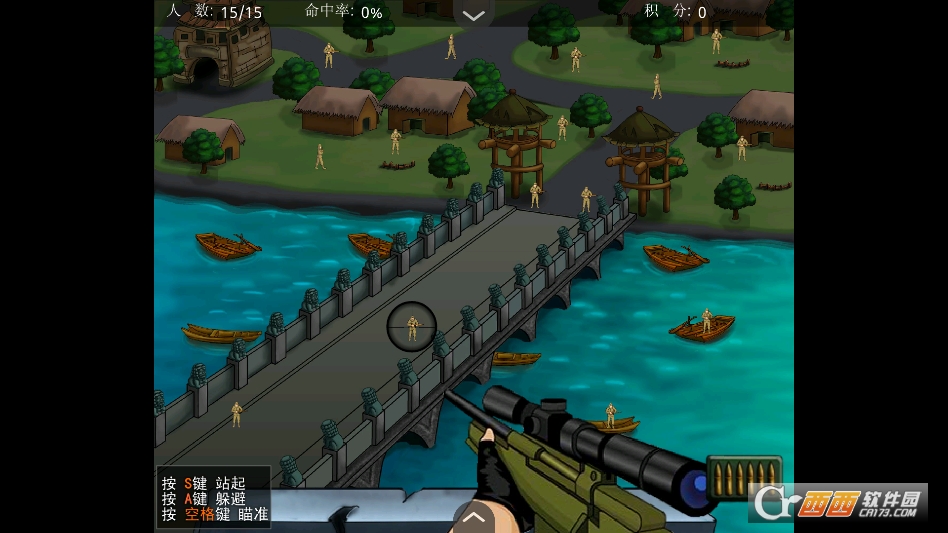Expand the top down-arrow chevron panel

coord(474,14)
